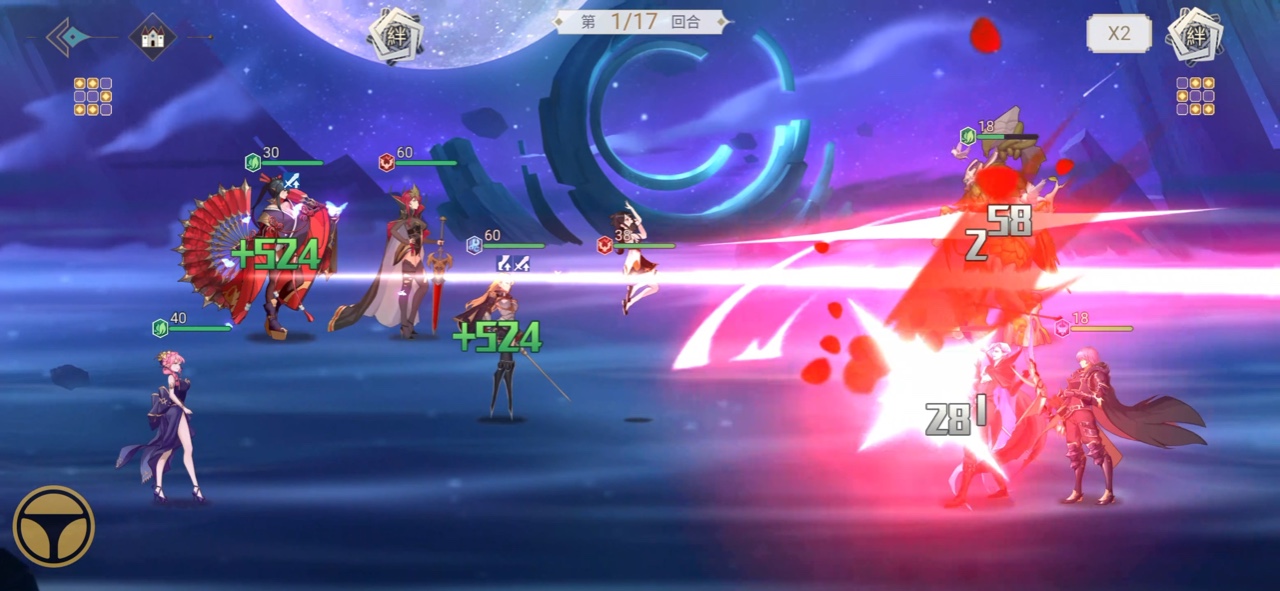The height and width of the screenshot is (591, 1280).
Task: Toggle the X2 battle speed button
Action: pyautogui.click(x=1118, y=33)
